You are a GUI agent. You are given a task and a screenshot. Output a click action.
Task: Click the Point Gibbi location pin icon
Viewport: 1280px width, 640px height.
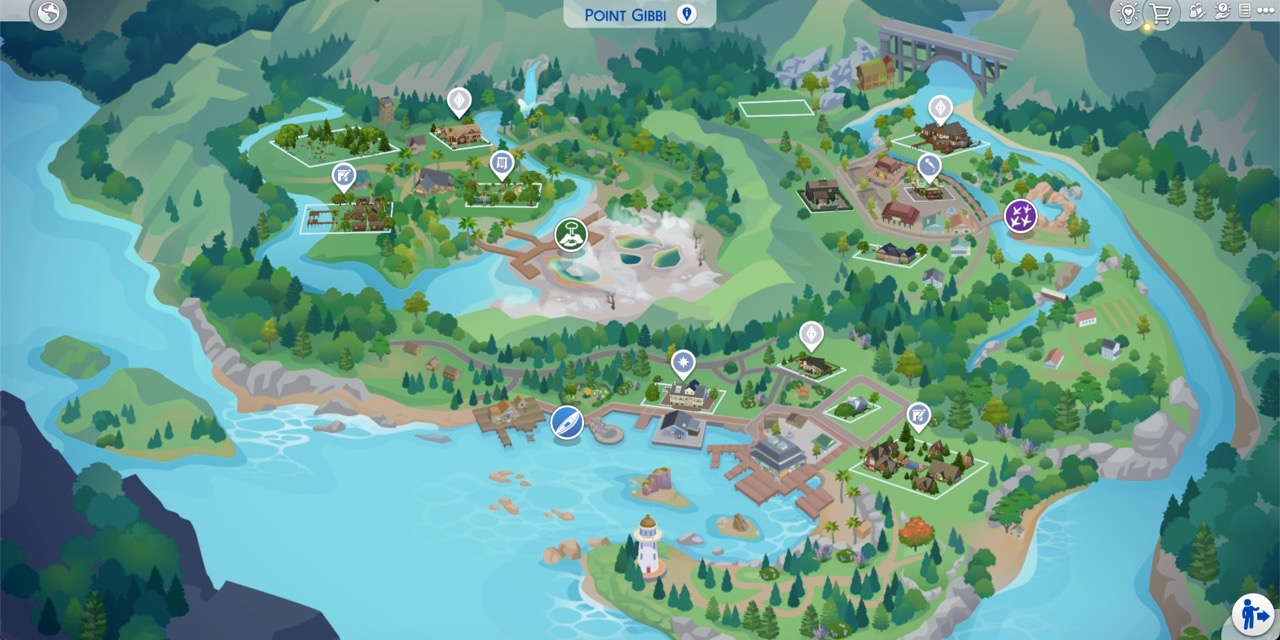pyautogui.click(x=686, y=14)
